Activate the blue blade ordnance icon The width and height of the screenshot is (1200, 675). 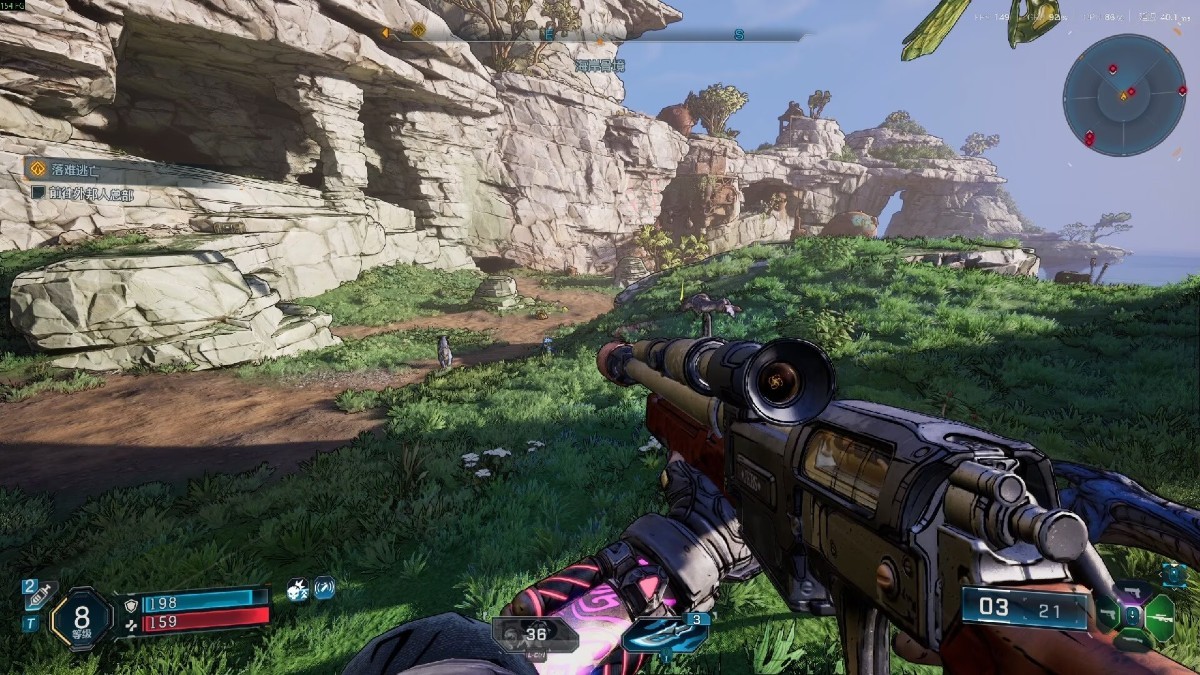pos(664,634)
